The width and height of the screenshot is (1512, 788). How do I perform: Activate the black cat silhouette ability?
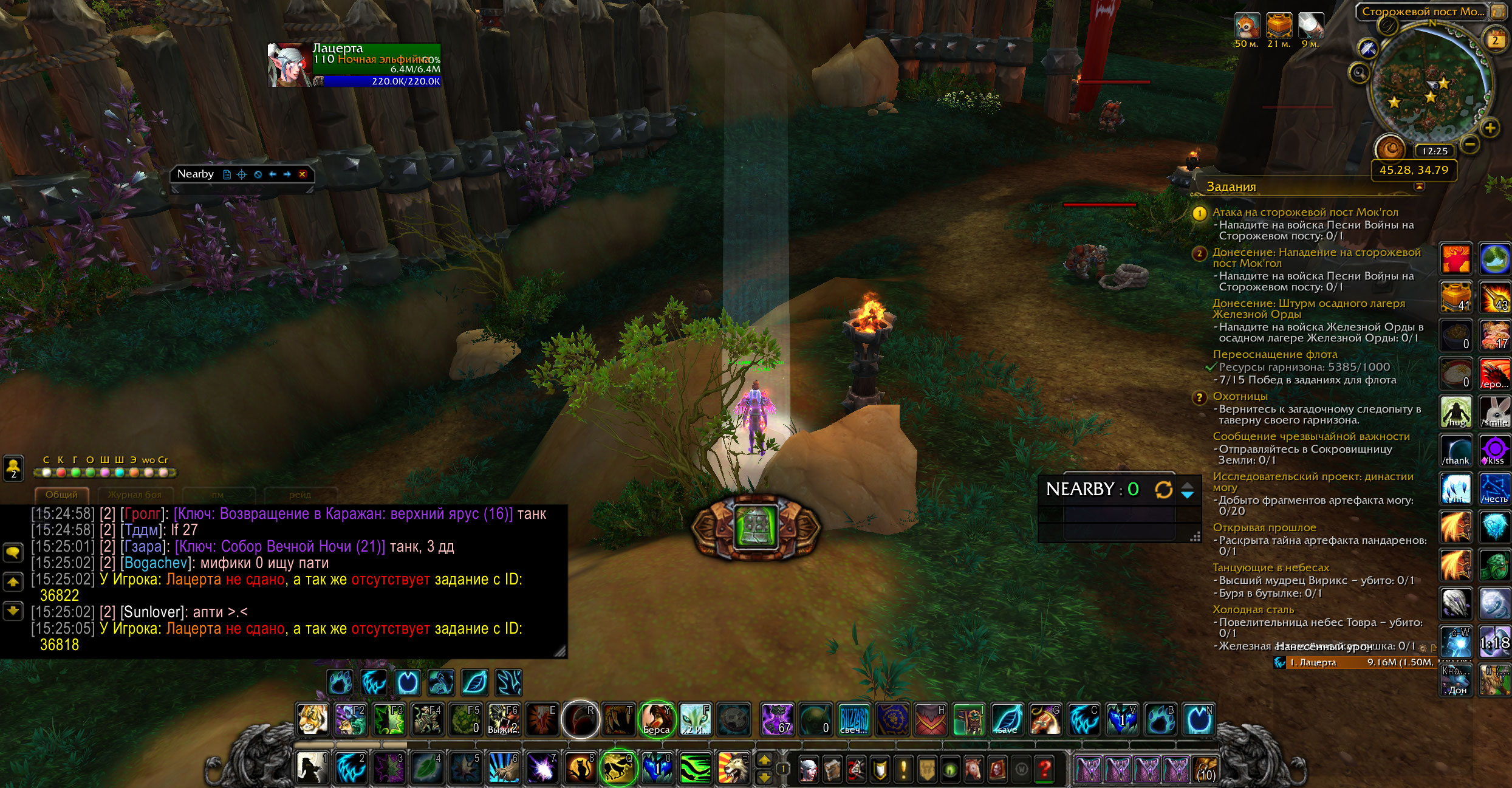(x=580, y=769)
